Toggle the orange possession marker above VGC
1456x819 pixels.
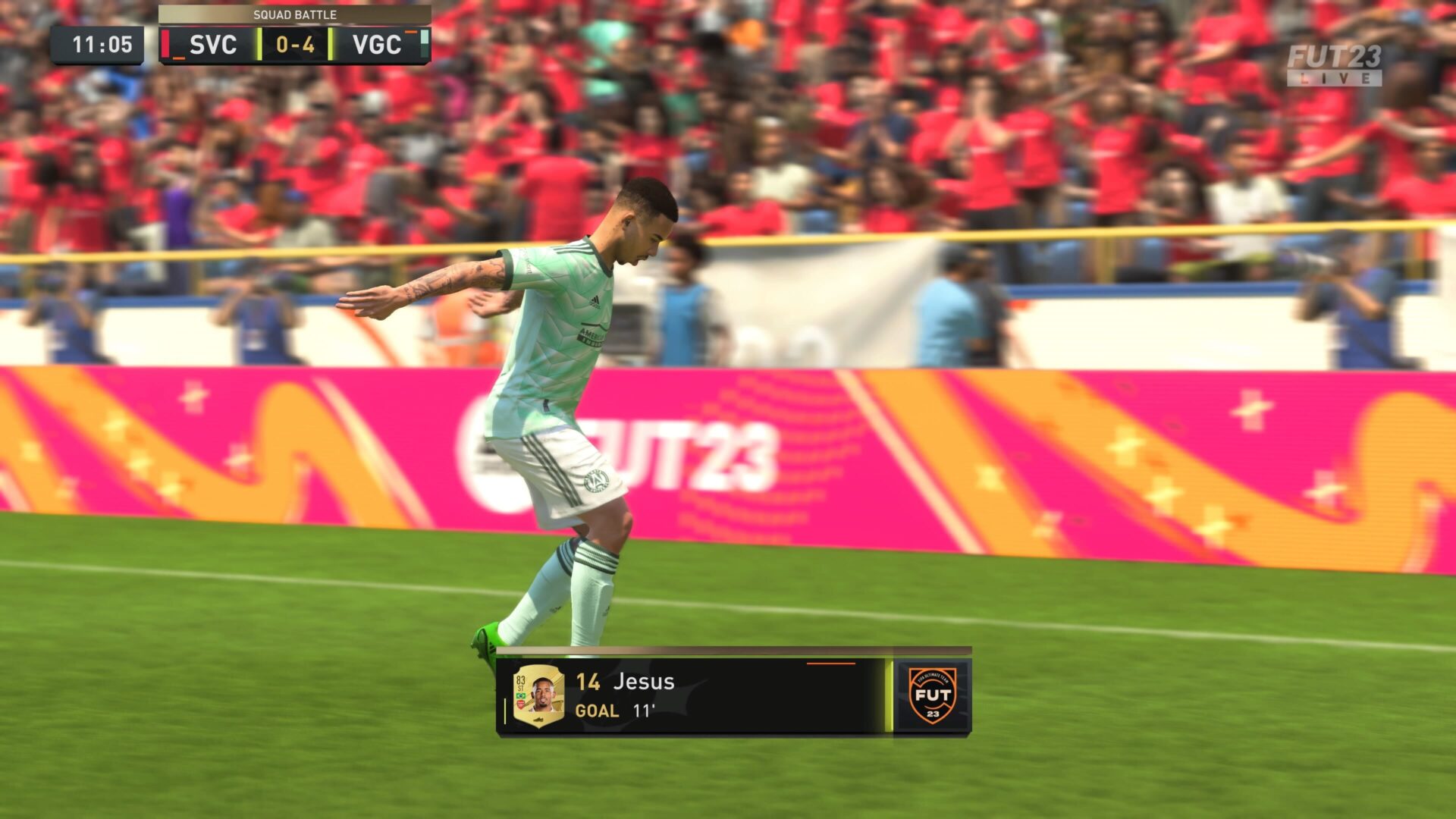point(412,32)
